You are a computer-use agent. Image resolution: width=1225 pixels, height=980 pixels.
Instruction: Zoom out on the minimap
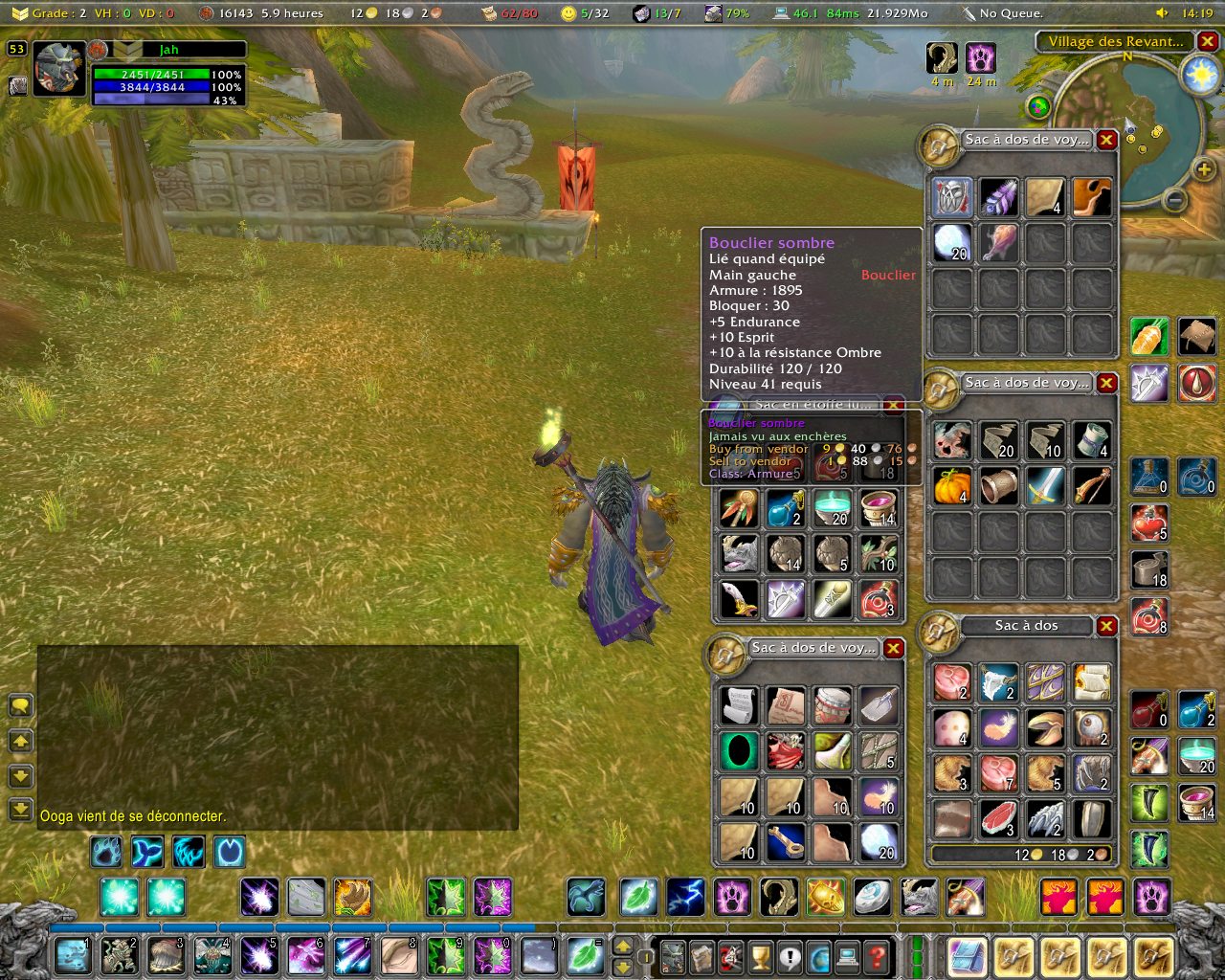1175,201
